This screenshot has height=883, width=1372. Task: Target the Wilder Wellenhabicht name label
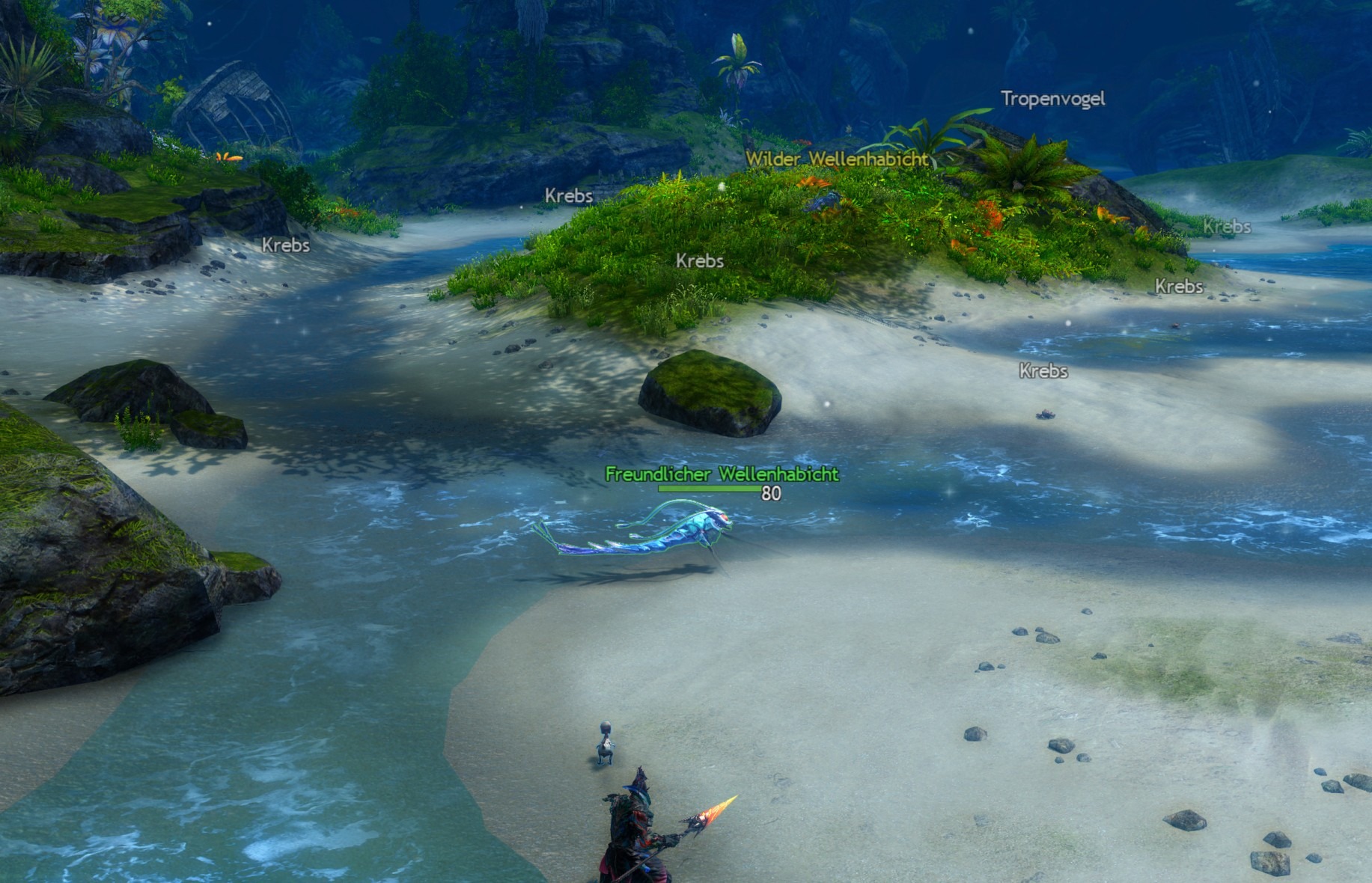[837, 159]
